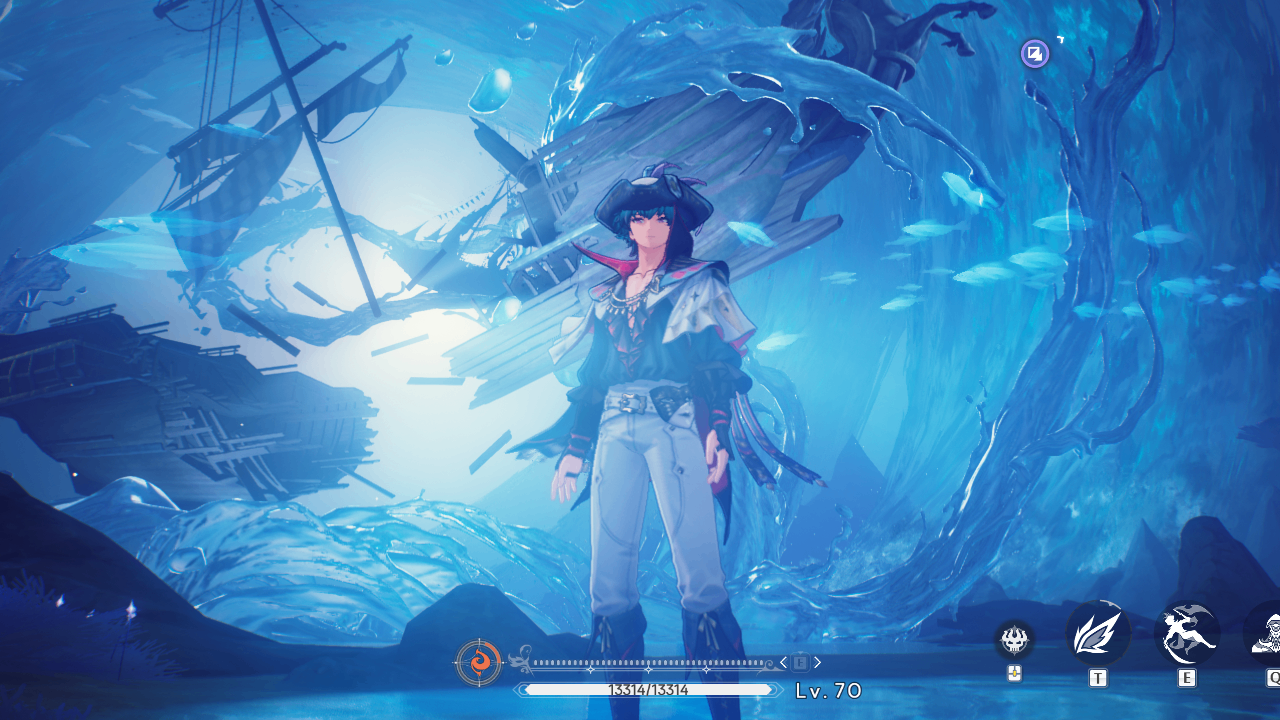Screen dimensions: 1280x720
Task: Trigger the leaping figure skill icon
Action: pyautogui.click(x=1187, y=634)
